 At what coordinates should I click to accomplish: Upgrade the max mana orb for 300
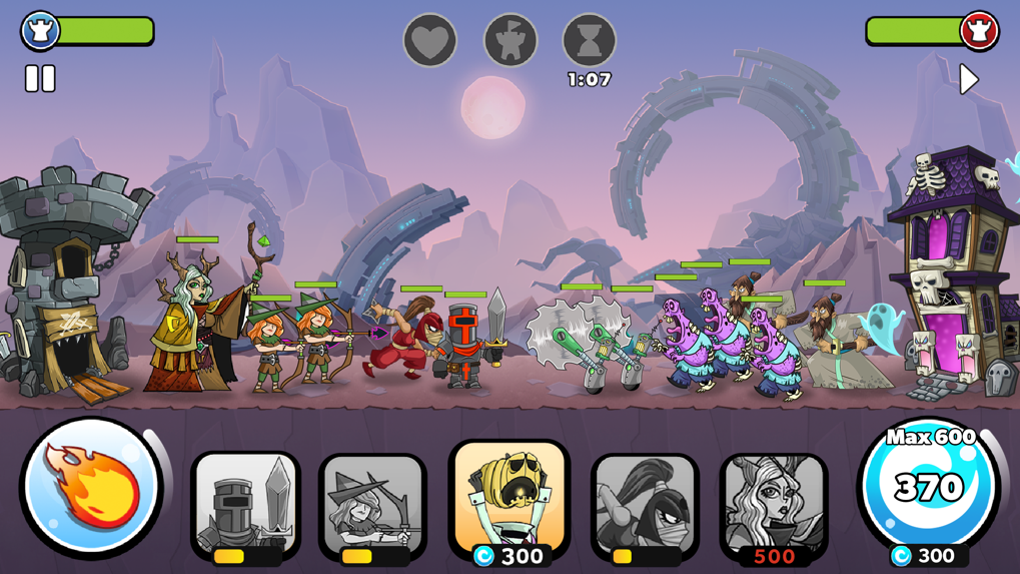tap(929, 492)
